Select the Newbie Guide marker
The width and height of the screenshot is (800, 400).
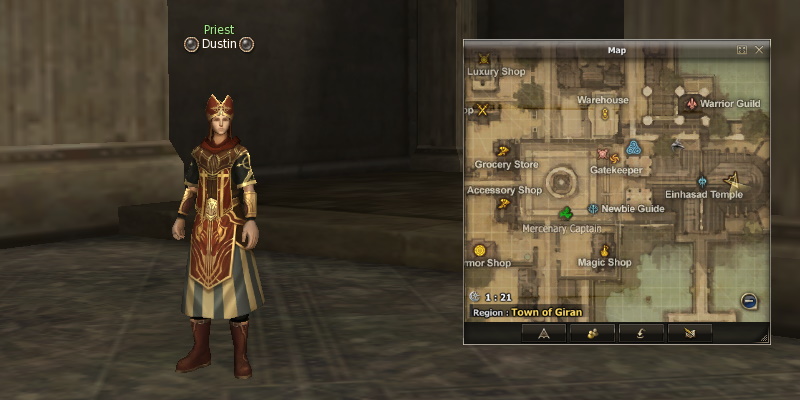point(593,208)
